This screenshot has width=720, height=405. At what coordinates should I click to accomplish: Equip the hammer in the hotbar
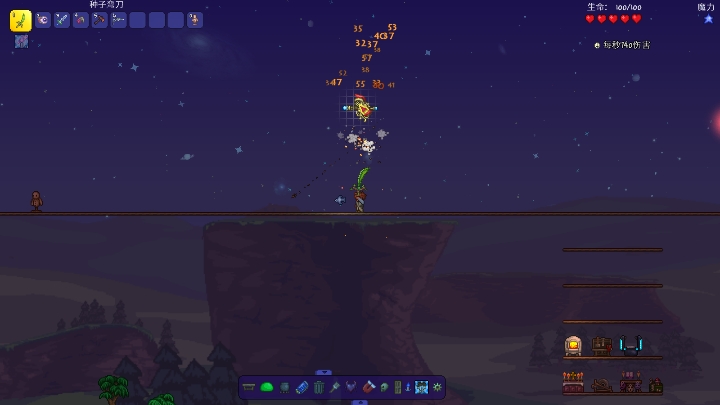coord(100,20)
